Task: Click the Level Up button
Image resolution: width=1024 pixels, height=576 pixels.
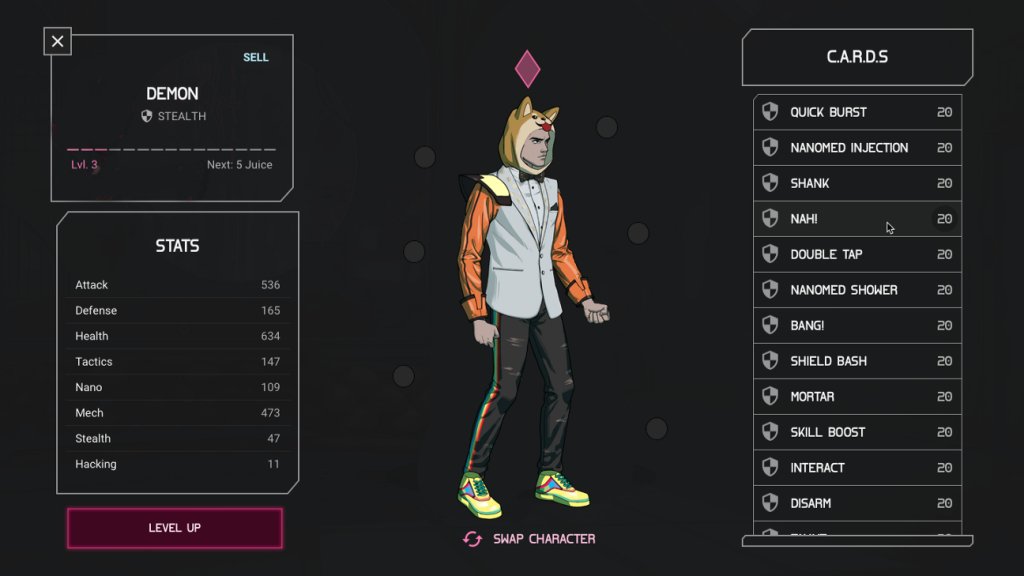Action: tap(175, 528)
